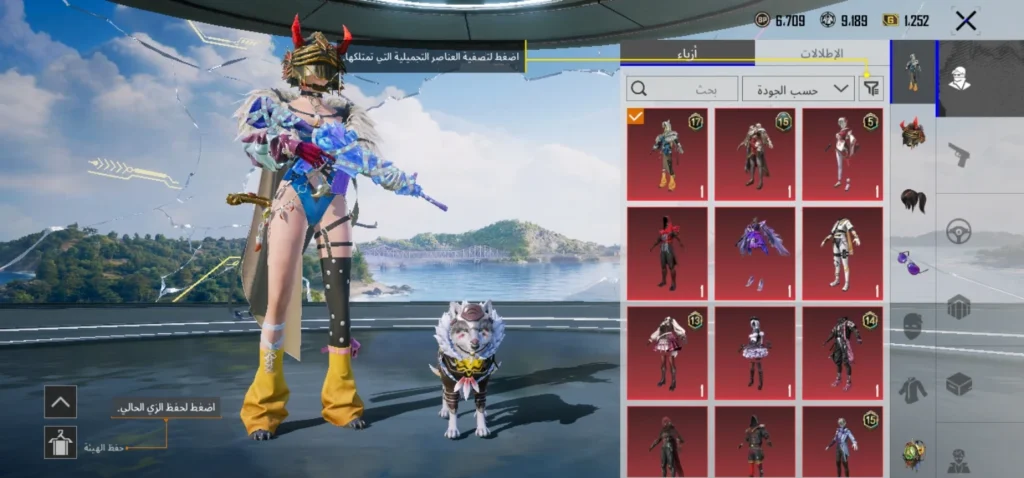Expand the panel with the up-arrow button
The width and height of the screenshot is (1024, 478).
(x=60, y=402)
